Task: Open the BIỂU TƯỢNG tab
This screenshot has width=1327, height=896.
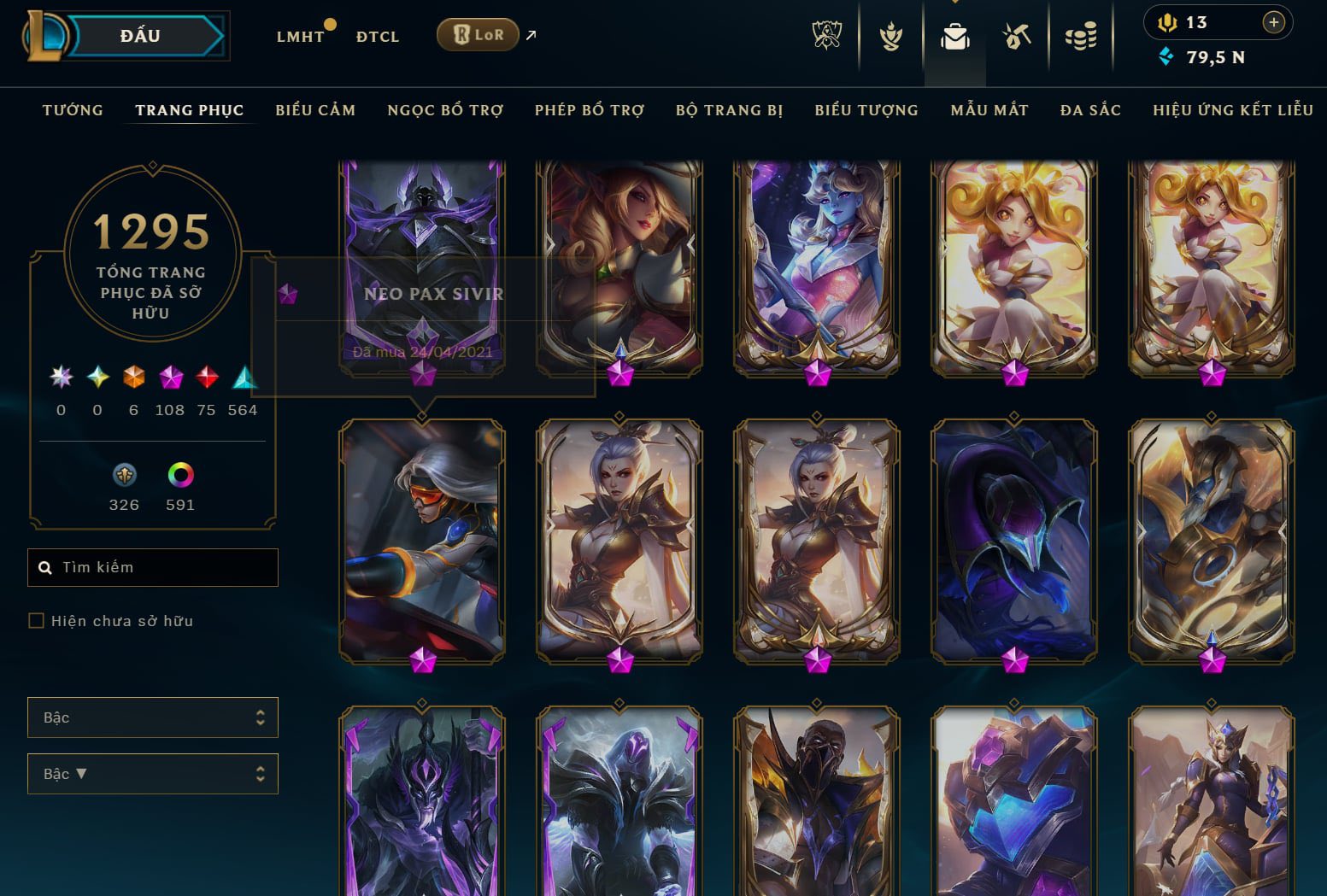Action: pyautogui.click(x=866, y=110)
